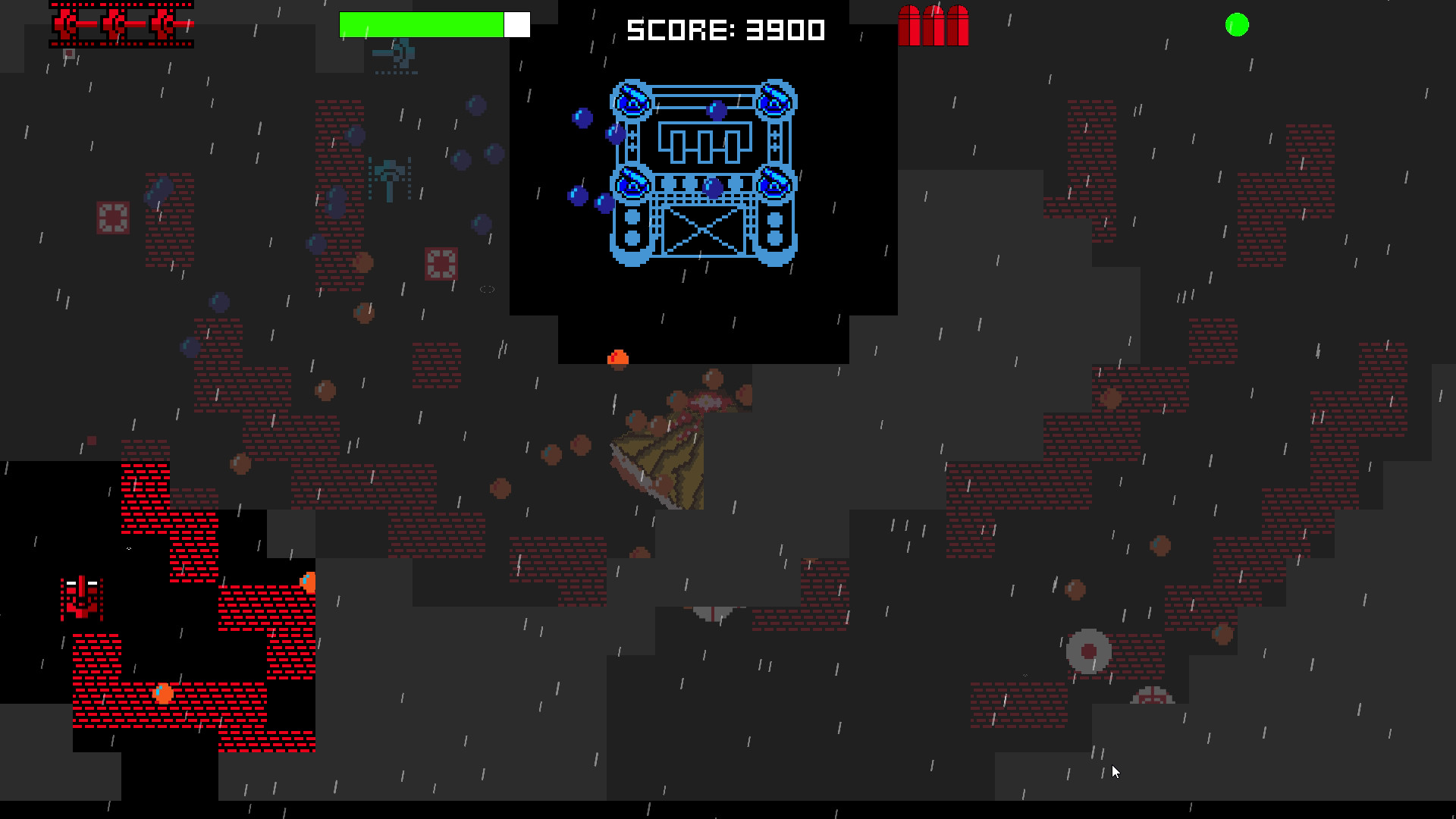
Task: Open the boss top-left cannon pod
Action: (631, 99)
